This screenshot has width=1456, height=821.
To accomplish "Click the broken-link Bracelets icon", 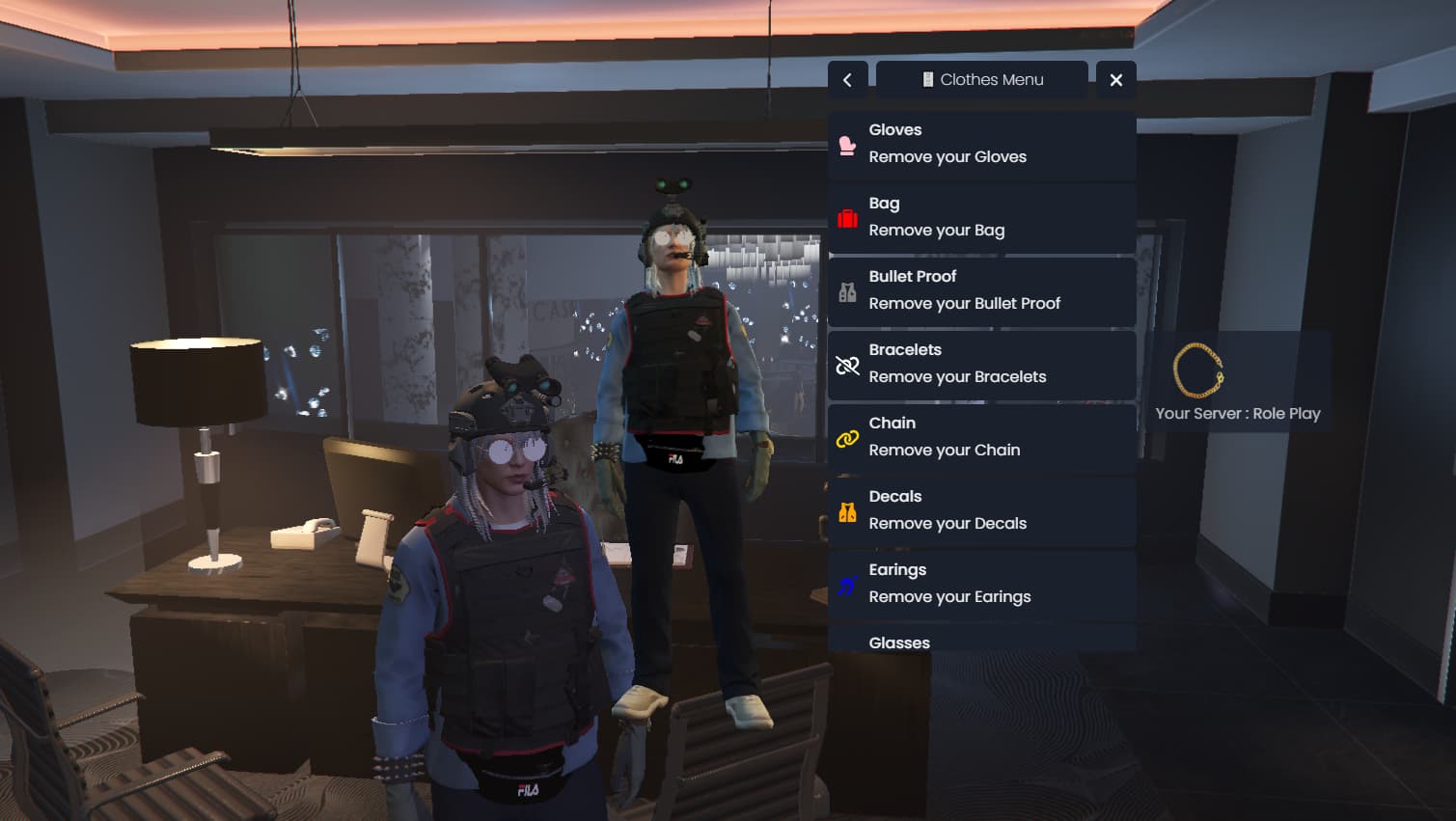I will tap(847, 365).
